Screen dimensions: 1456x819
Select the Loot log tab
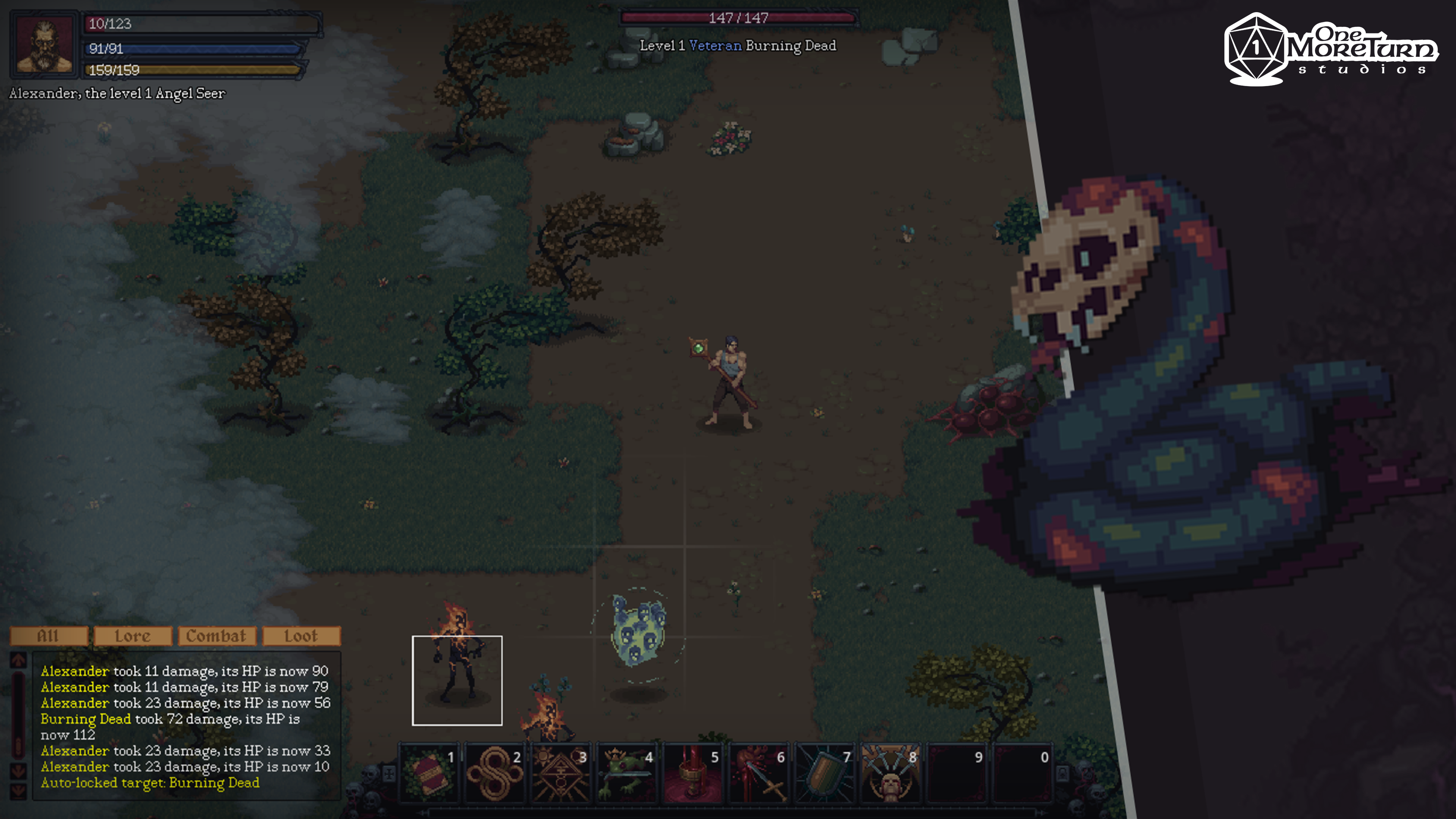coord(301,636)
